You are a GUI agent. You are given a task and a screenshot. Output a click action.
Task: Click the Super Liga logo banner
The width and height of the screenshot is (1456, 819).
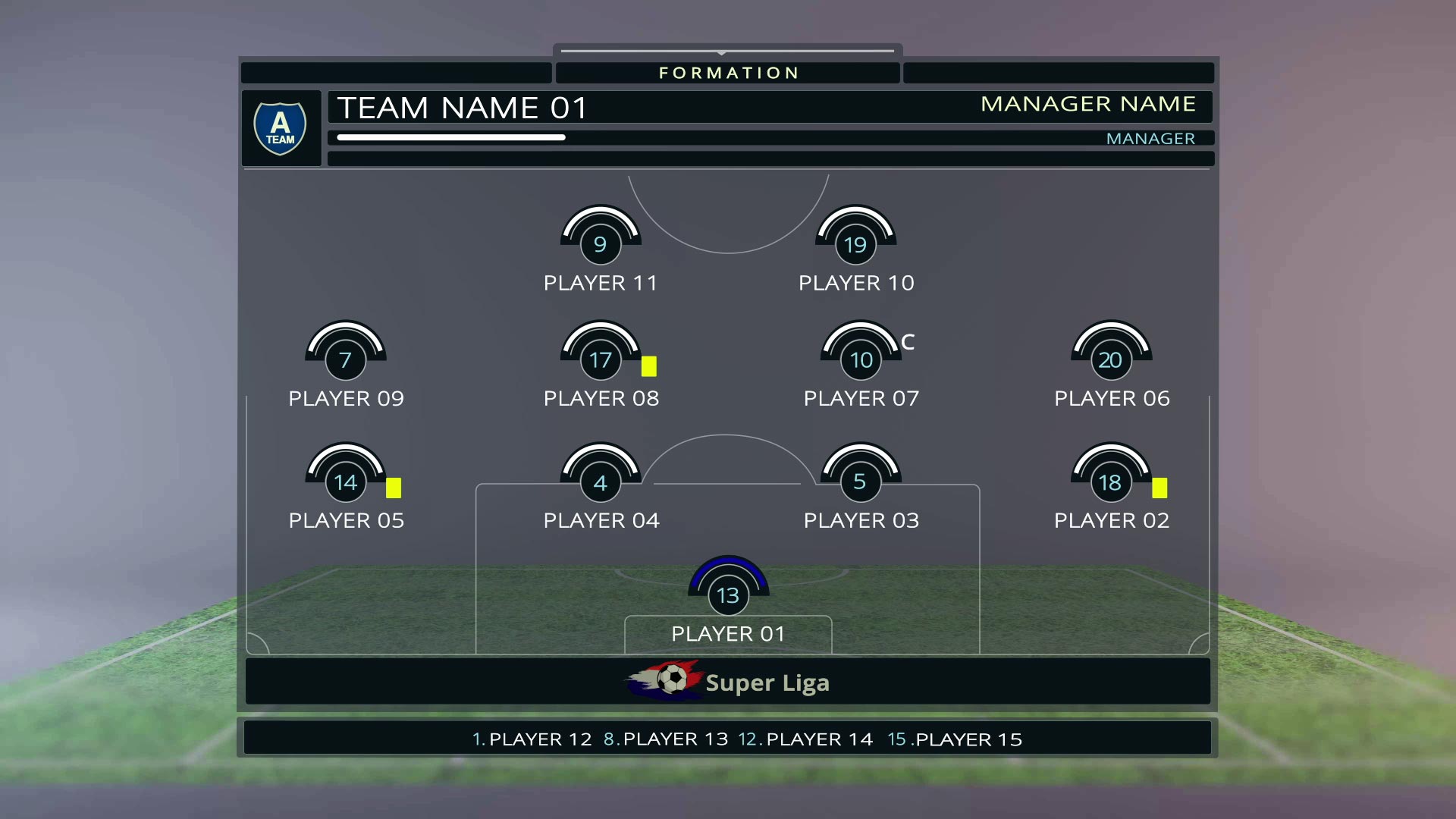728,682
